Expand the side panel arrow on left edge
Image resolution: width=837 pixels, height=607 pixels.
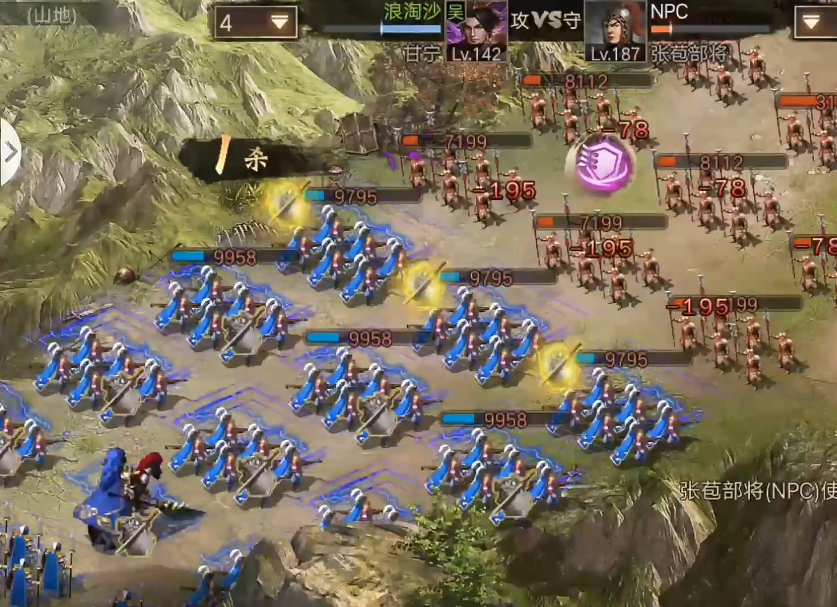[10, 153]
